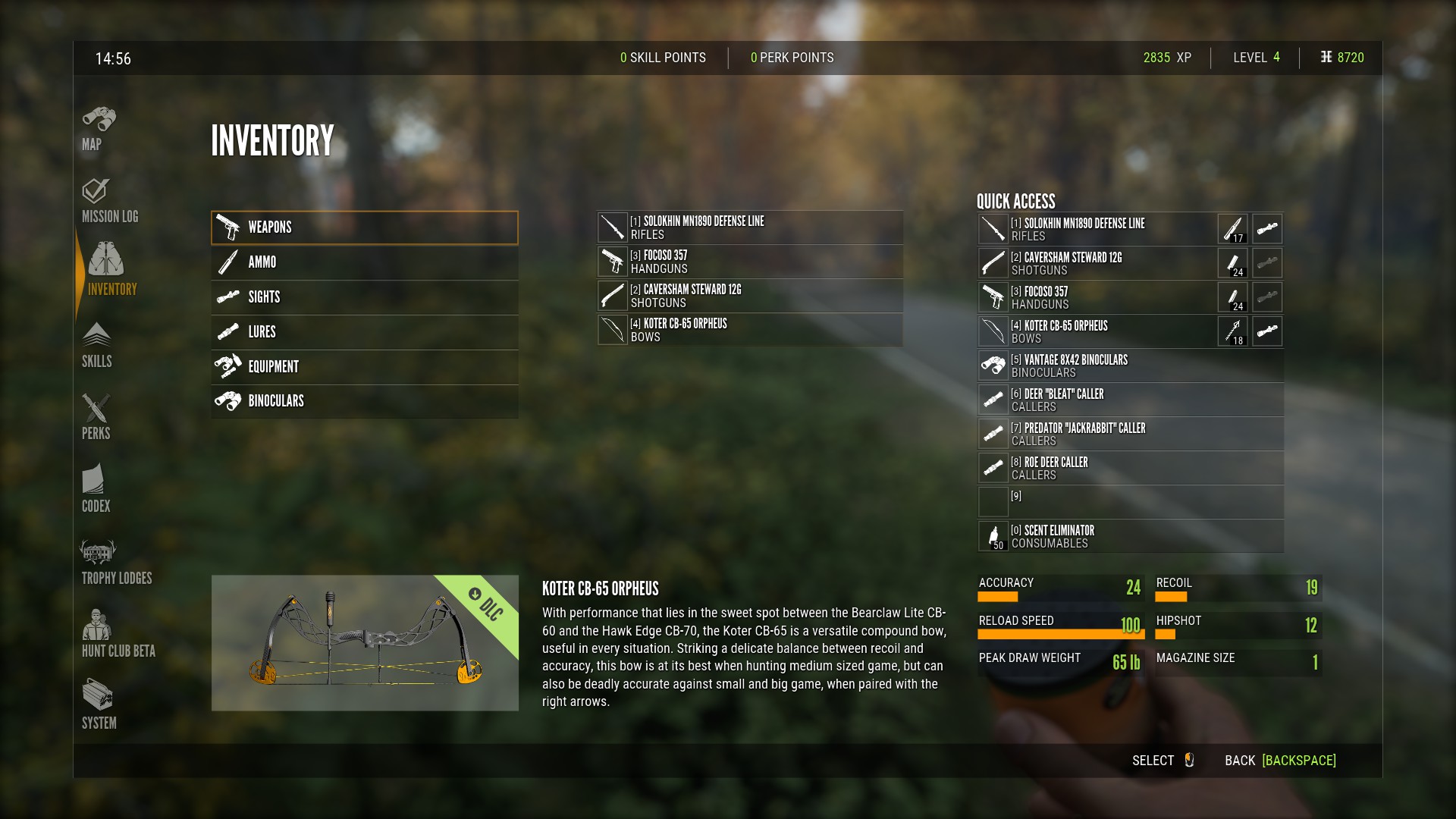This screenshot has height=819, width=1456.
Task: Click the Back button
Action: point(1280,761)
